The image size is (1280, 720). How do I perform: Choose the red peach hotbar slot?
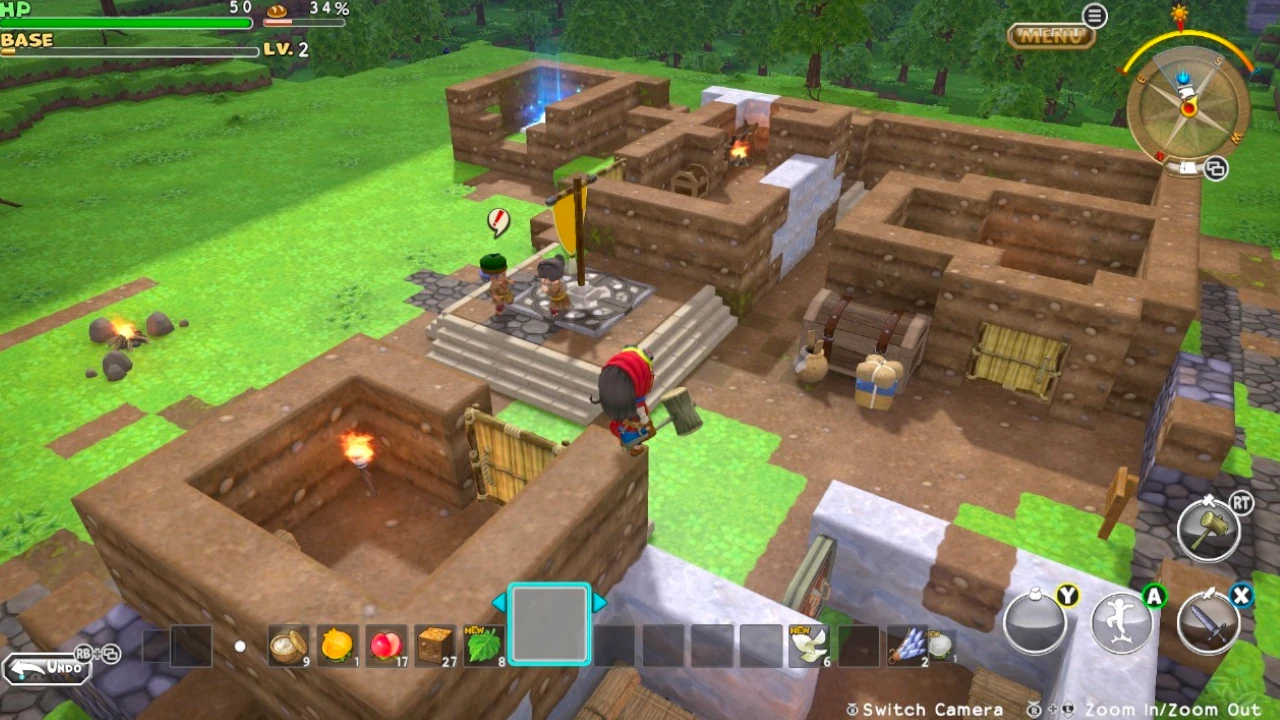pyautogui.click(x=387, y=646)
